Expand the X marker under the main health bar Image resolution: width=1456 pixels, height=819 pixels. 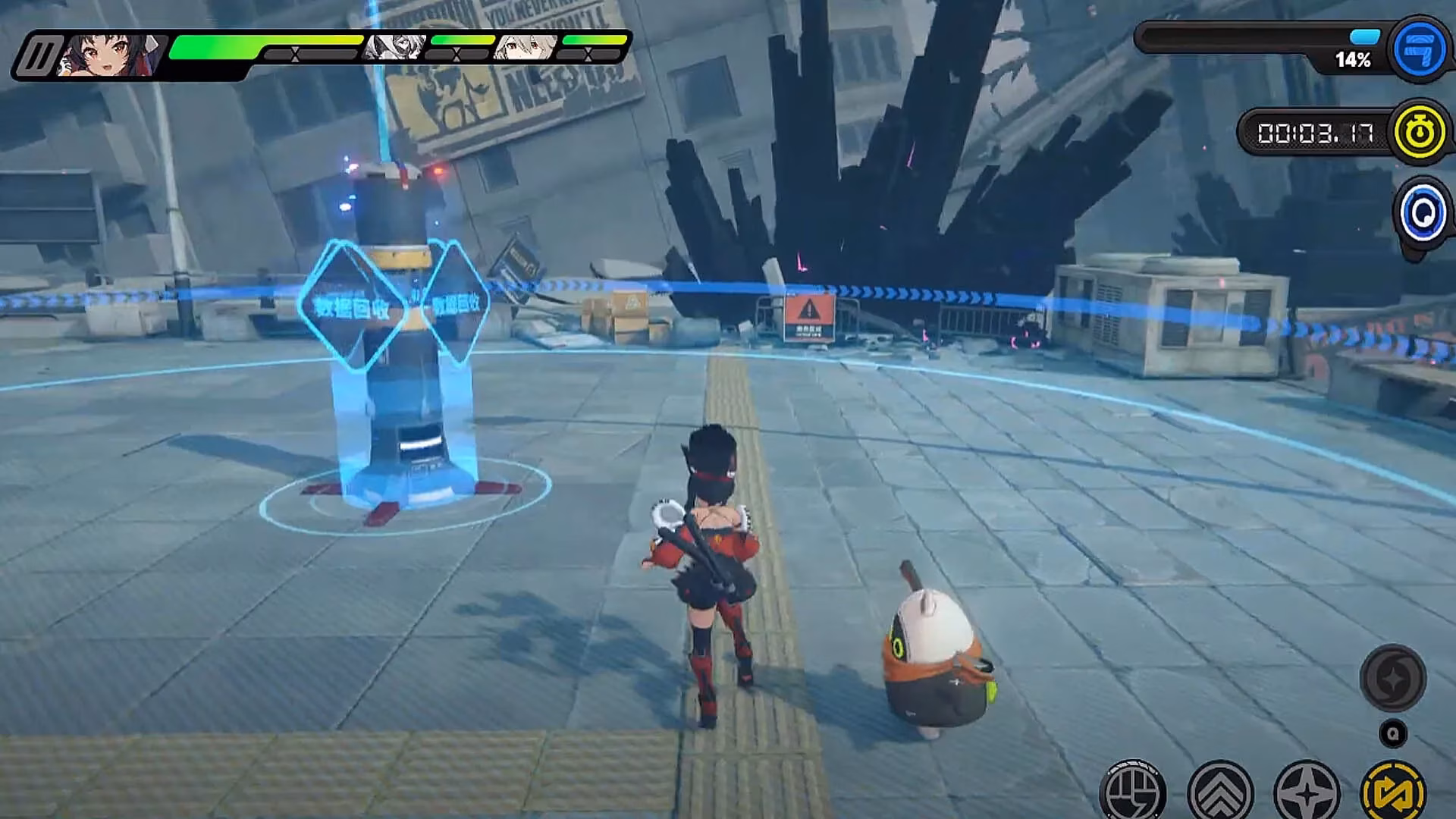point(295,55)
